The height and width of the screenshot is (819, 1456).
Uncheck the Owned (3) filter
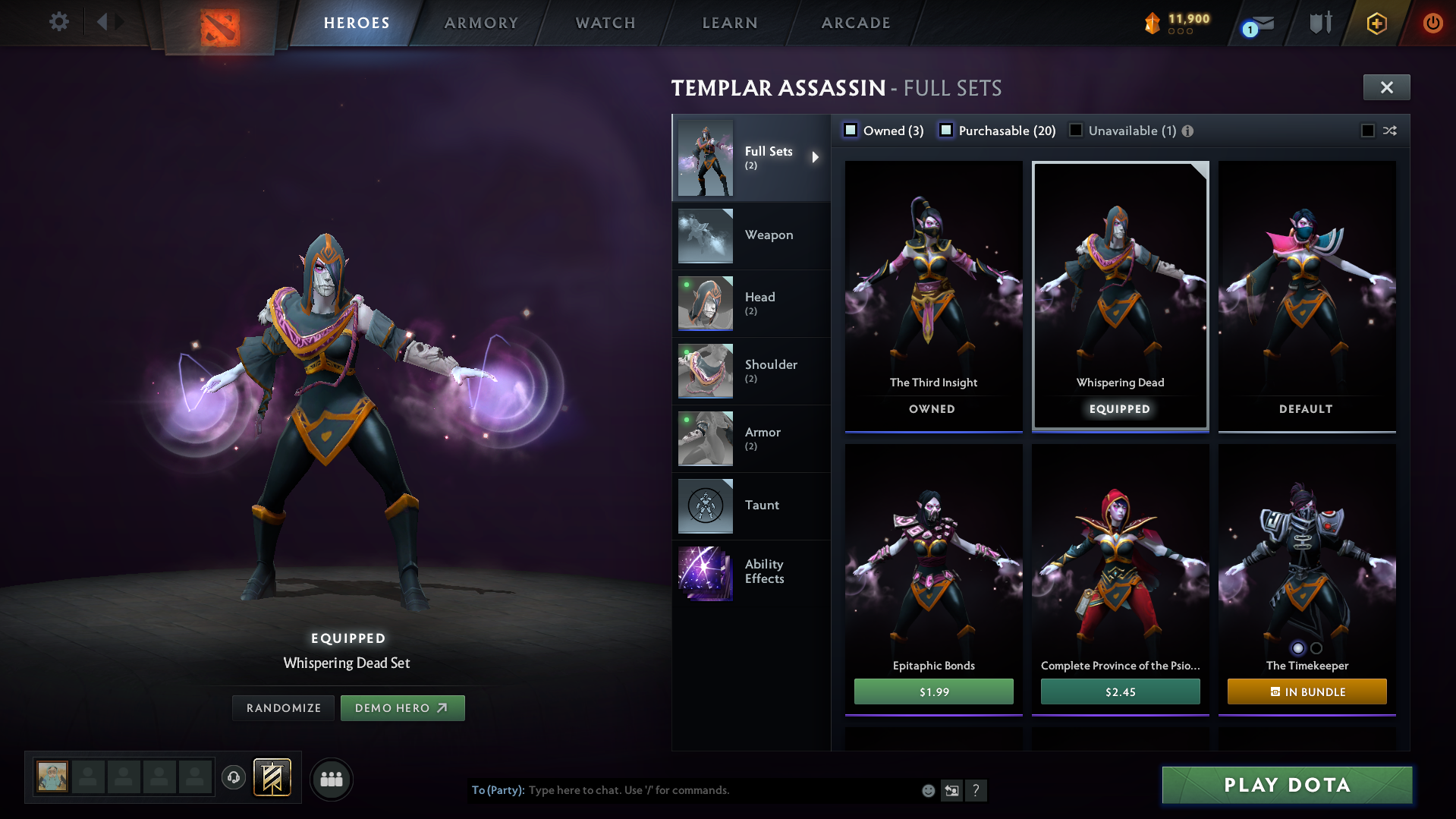coord(851,130)
